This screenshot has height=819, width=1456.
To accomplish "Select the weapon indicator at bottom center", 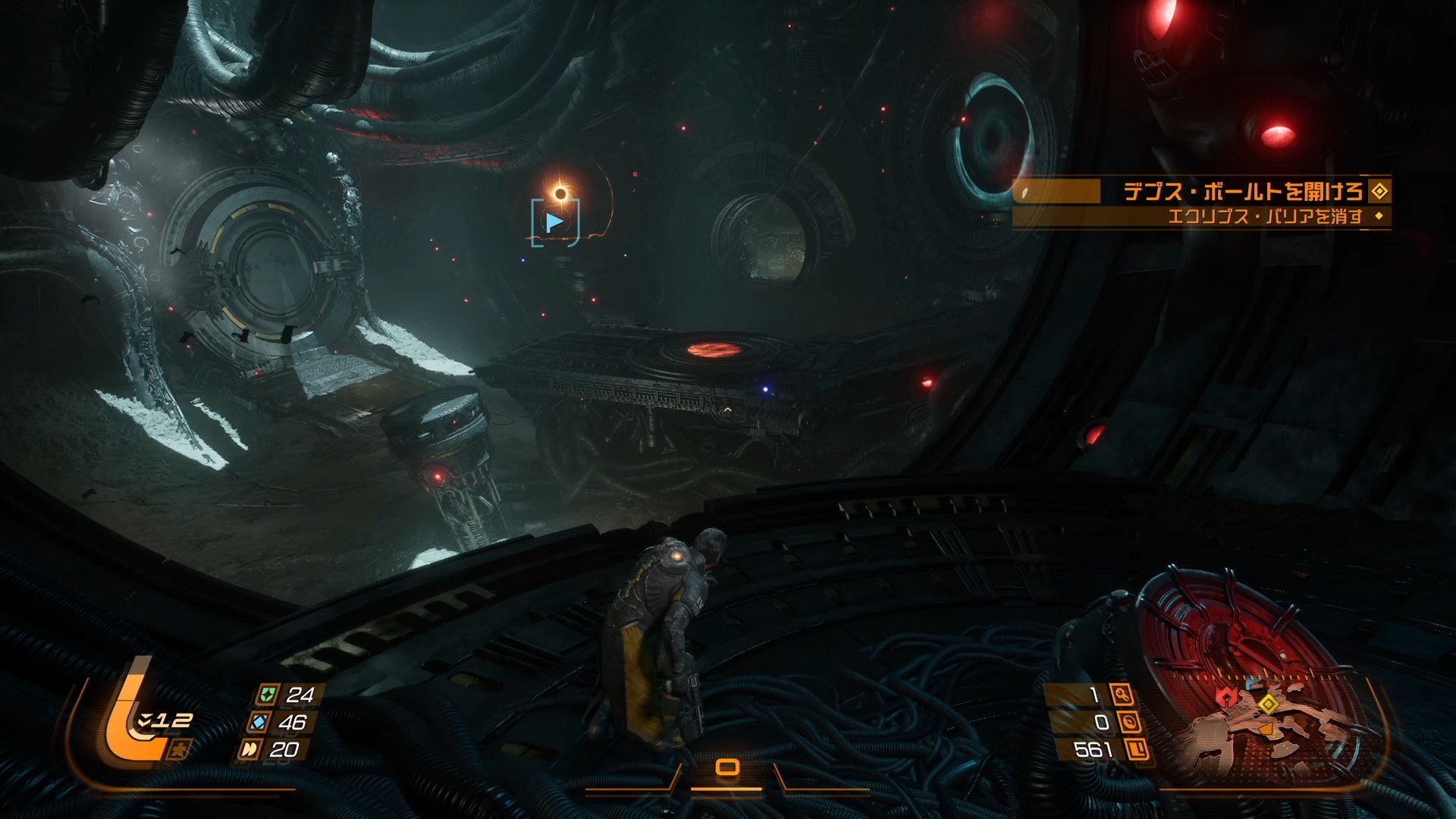I will coord(727,767).
